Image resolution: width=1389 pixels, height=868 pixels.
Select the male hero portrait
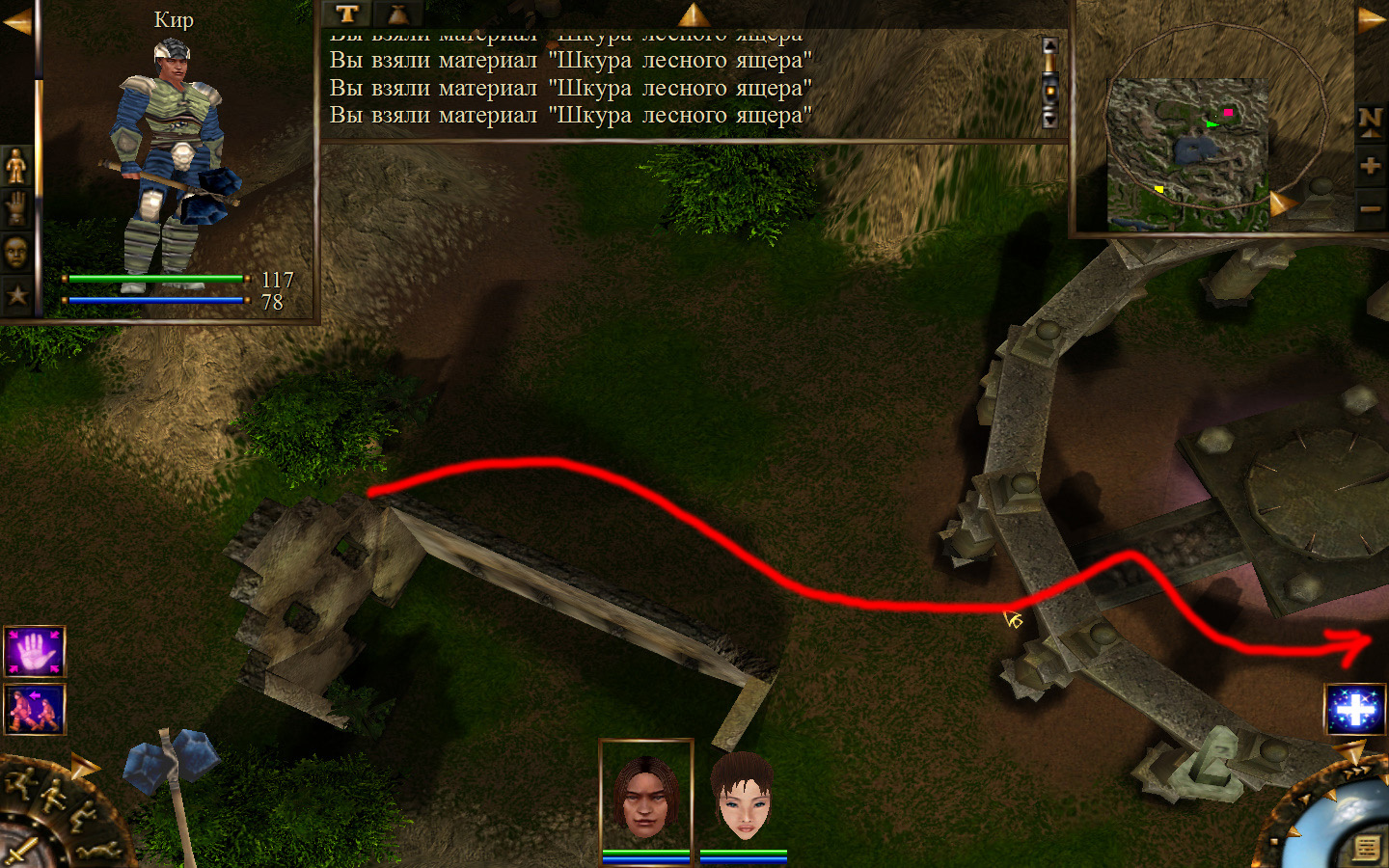tap(645, 797)
